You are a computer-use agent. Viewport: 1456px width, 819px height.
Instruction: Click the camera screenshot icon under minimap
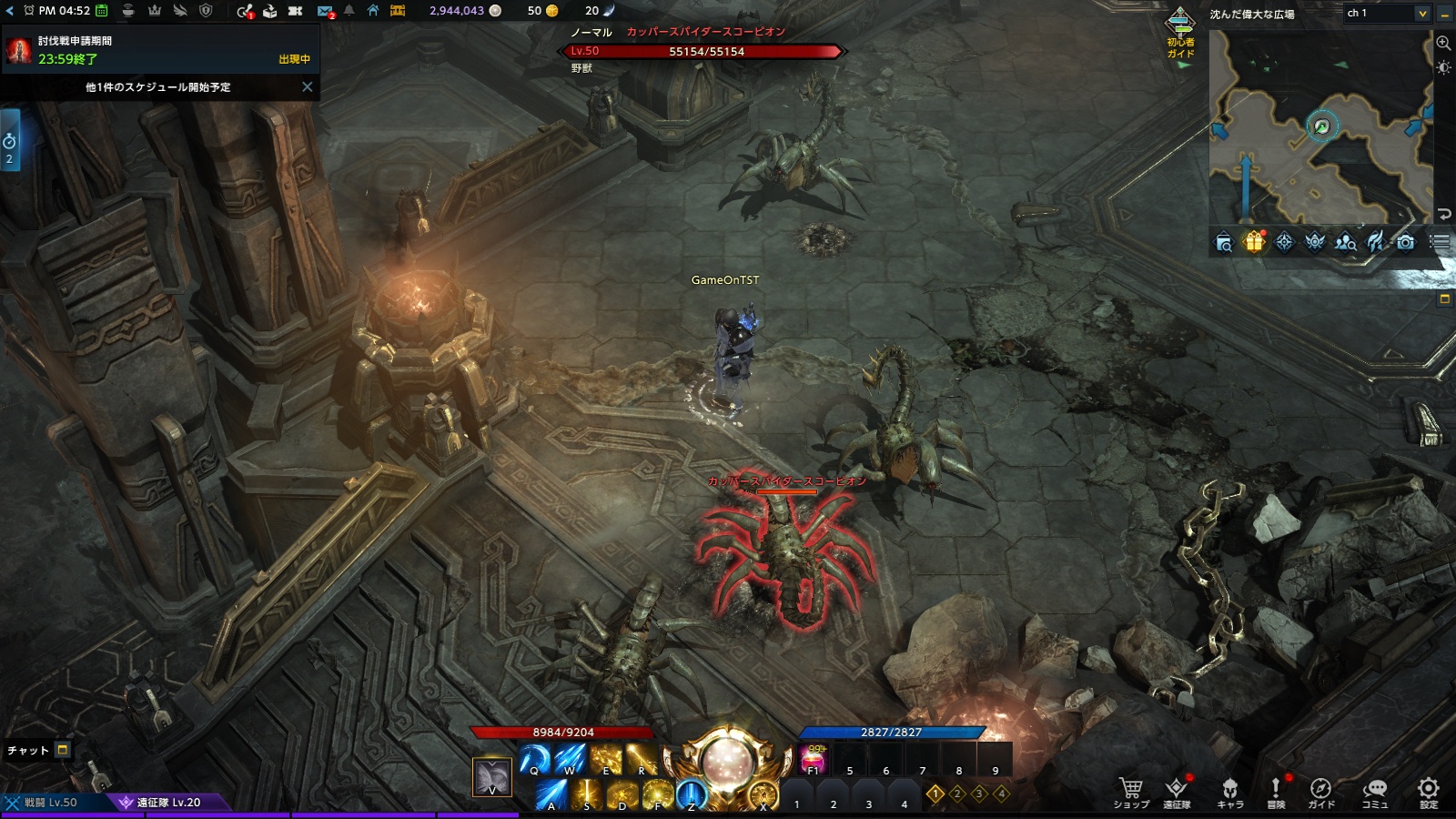tap(1406, 242)
